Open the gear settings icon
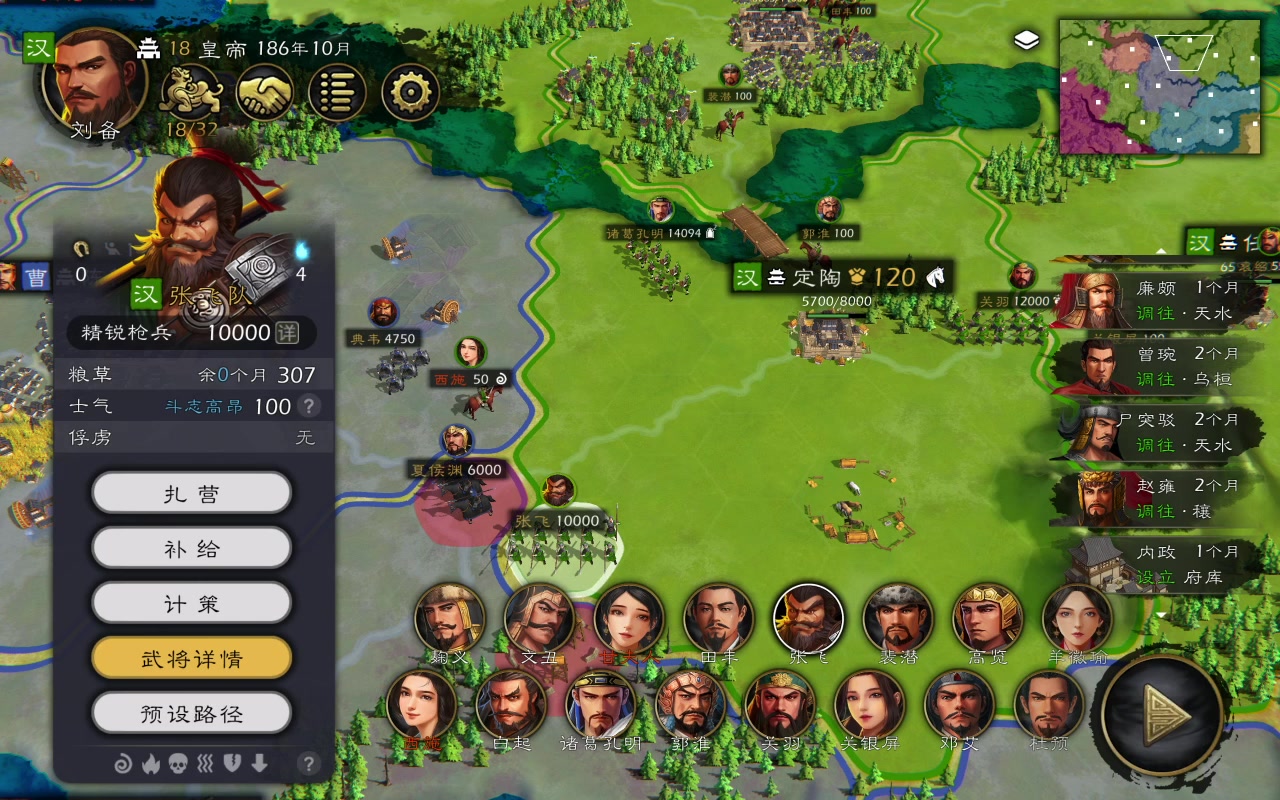This screenshot has height=800, width=1280. coord(410,92)
